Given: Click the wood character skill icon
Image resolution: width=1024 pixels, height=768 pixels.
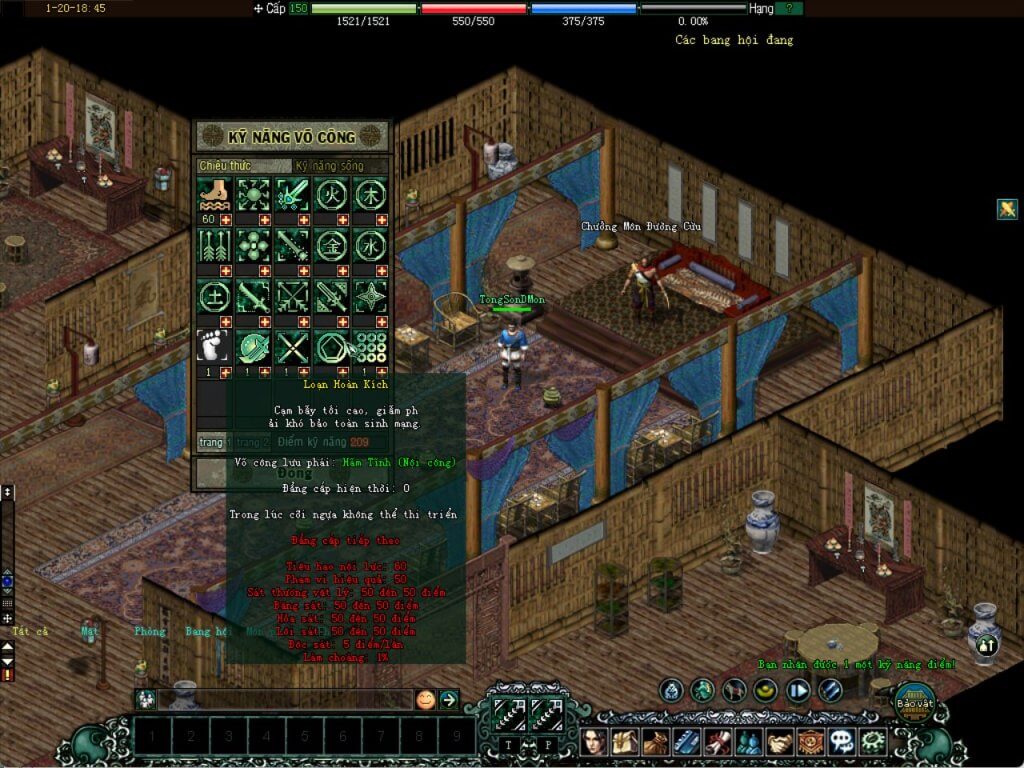Looking at the screenshot, I should 370,193.
